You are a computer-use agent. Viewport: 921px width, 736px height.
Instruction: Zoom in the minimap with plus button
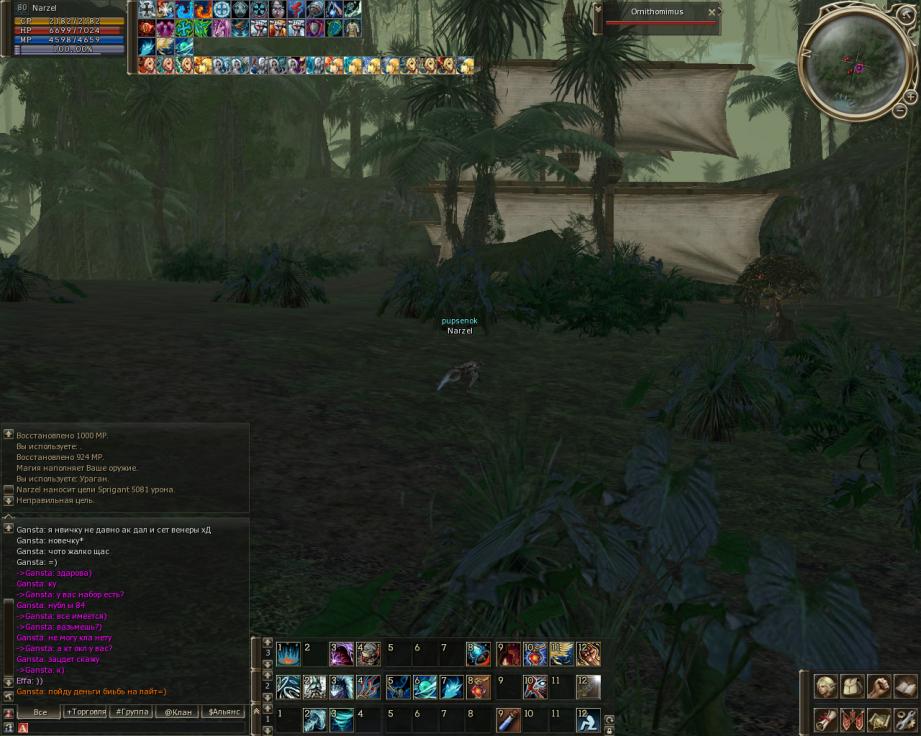pyautogui.click(x=909, y=96)
